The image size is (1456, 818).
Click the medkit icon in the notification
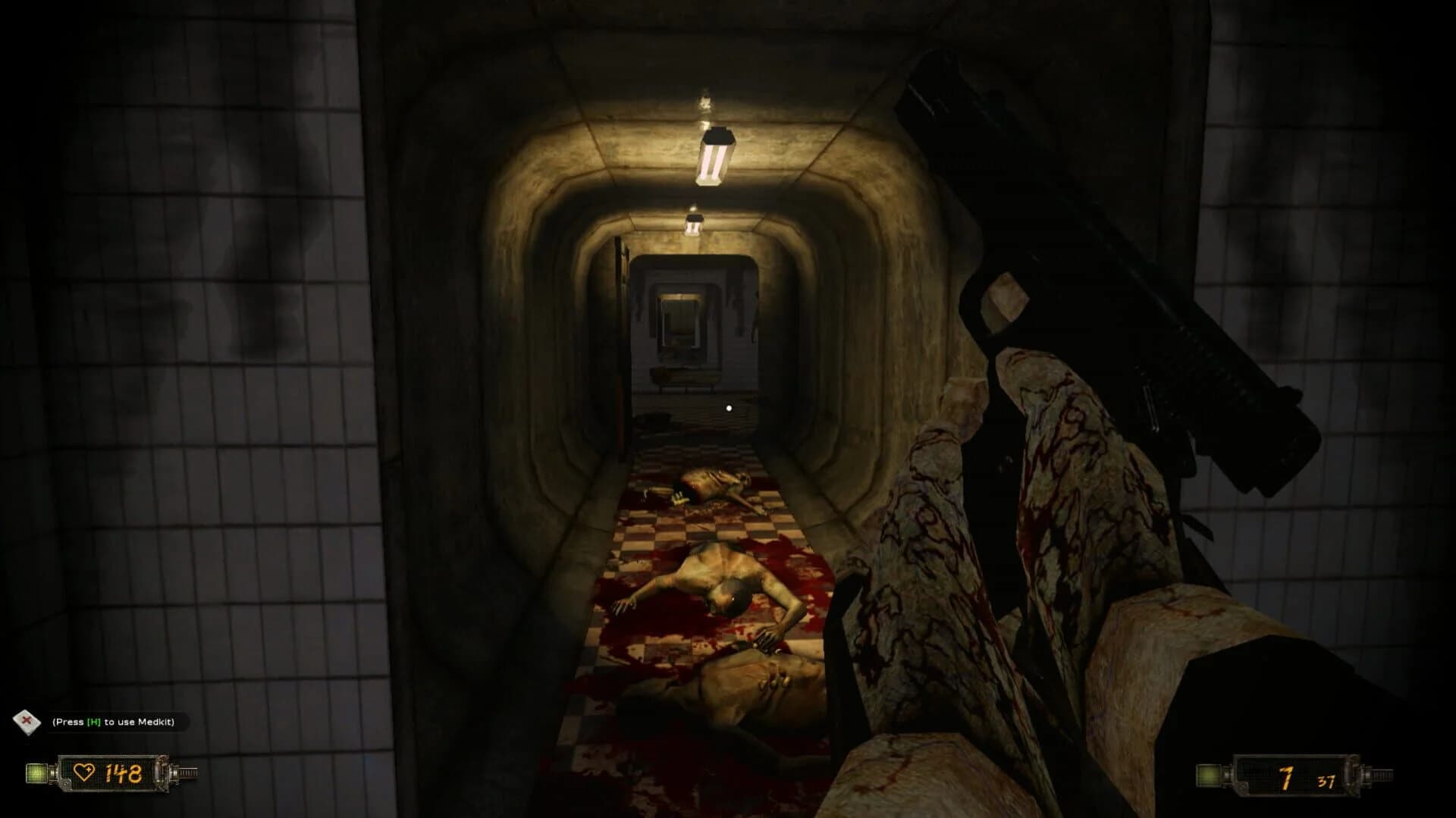pyautogui.click(x=27, y=722)
